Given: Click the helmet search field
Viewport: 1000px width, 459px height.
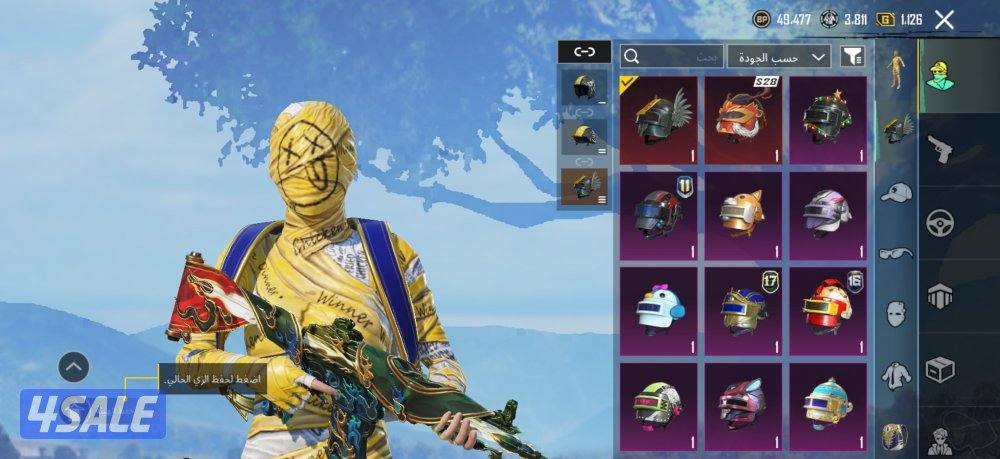Looking at the screenshot, I should tap(672, 57).
